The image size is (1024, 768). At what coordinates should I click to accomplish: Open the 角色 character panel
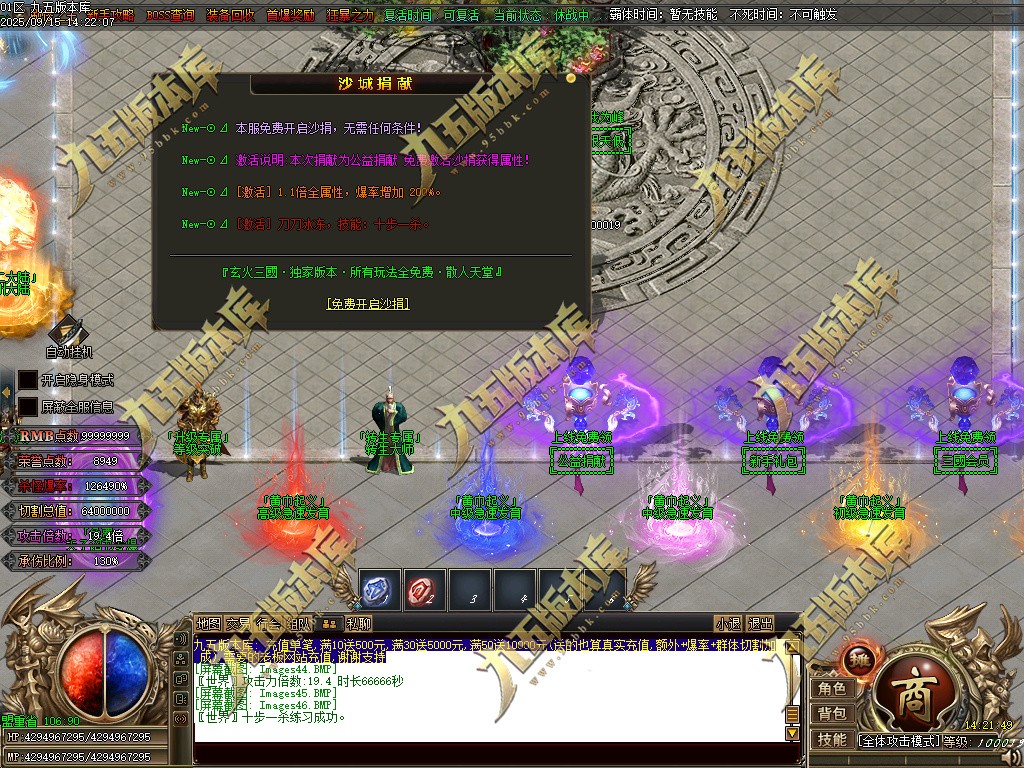click(x=832, y=688)
